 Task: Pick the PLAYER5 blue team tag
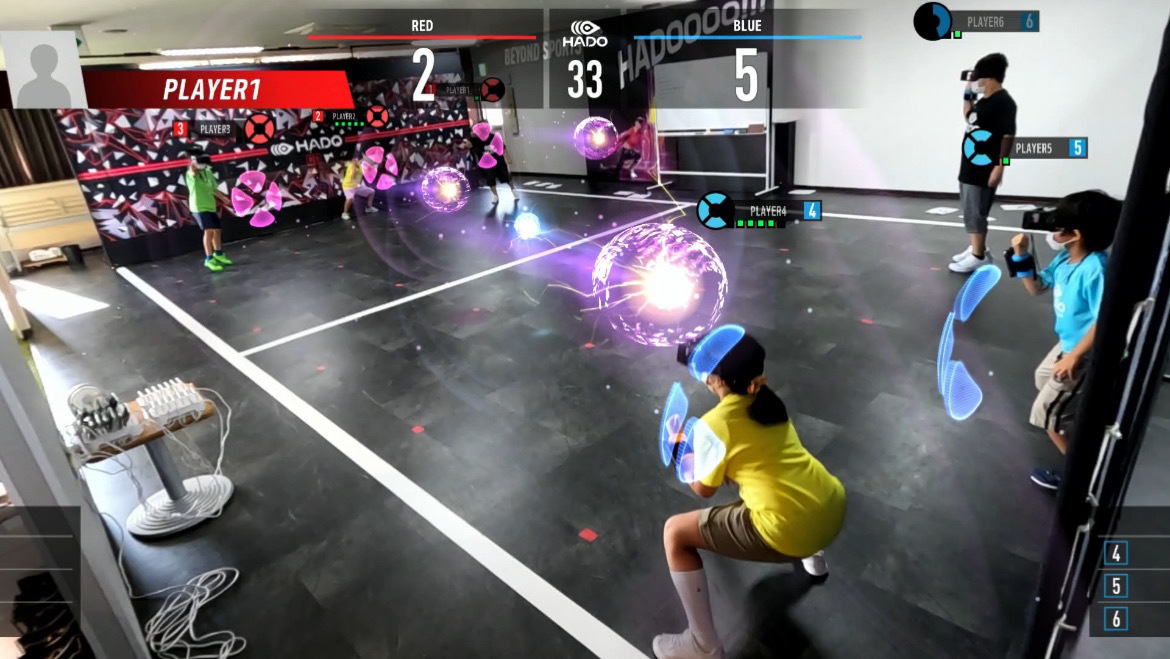(x=1038, y=148)
